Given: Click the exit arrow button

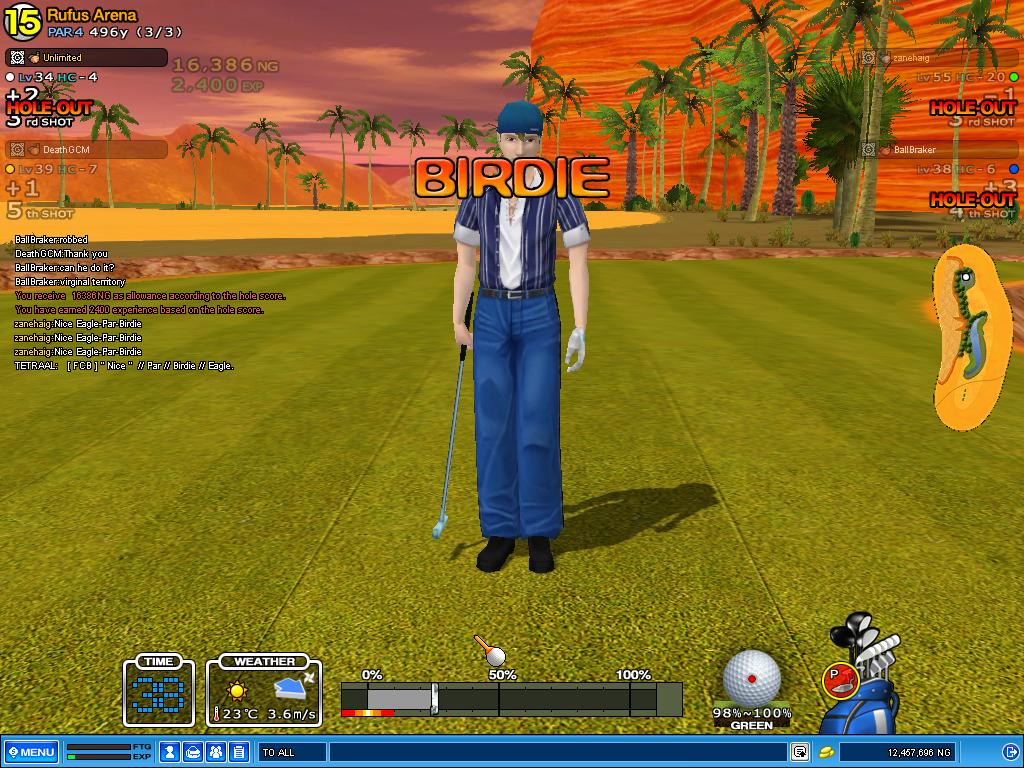Looking at the screenshot, I should pyautogui.click(x=1010, y=752).
